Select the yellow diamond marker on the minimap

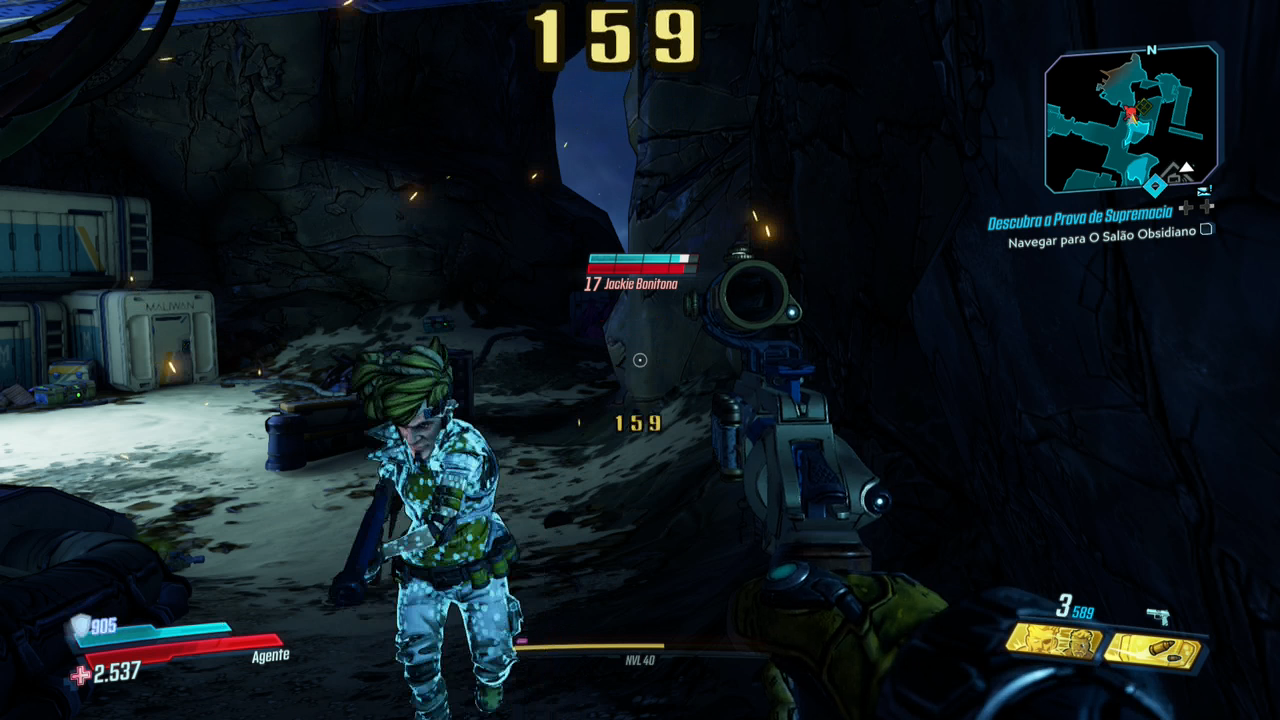[1145, 105]
